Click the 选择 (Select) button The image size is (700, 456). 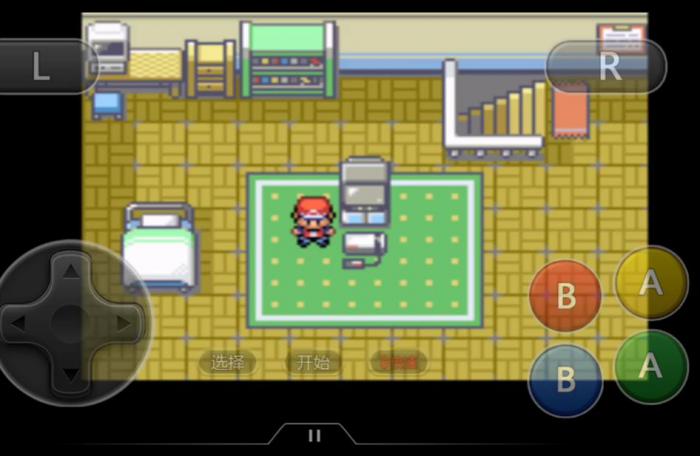pyautogui.click(x=228, y=362)
